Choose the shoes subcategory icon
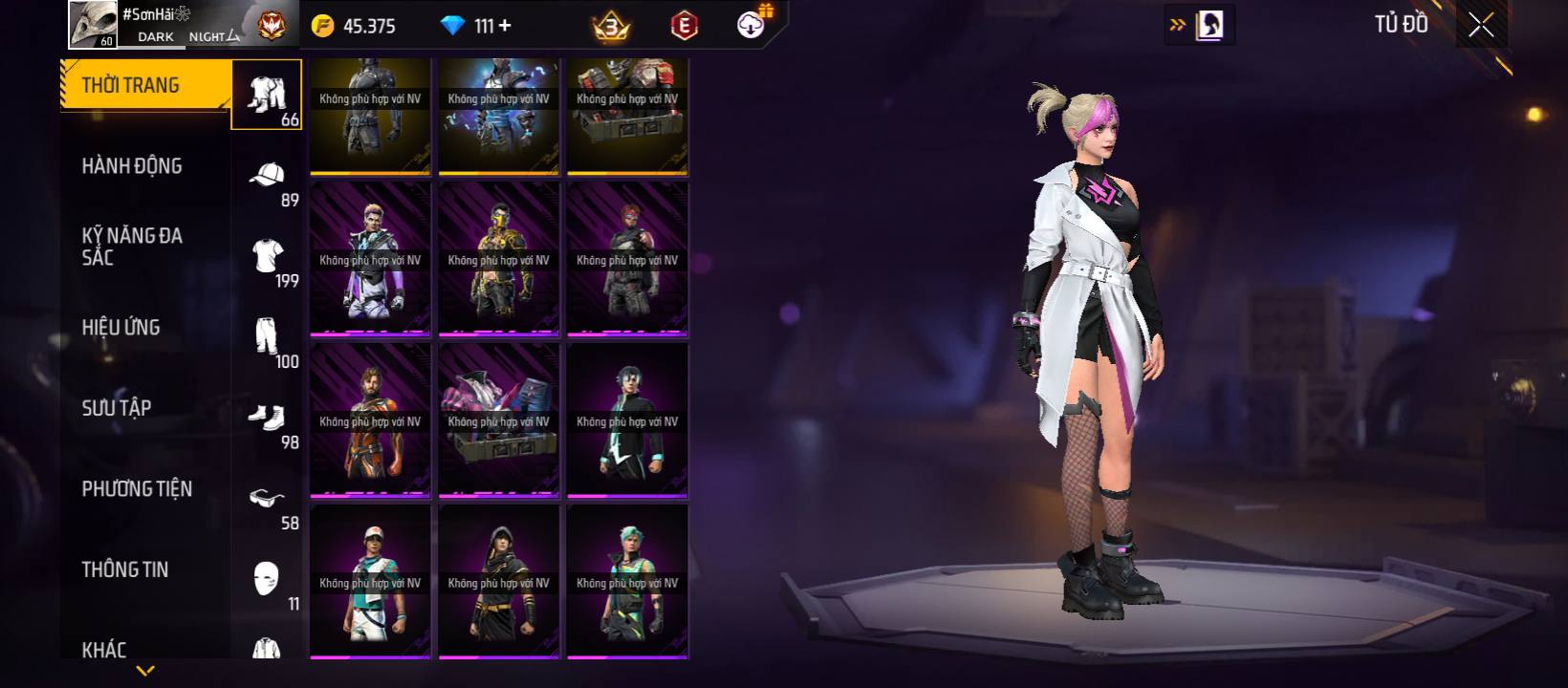 coord(267,418)
